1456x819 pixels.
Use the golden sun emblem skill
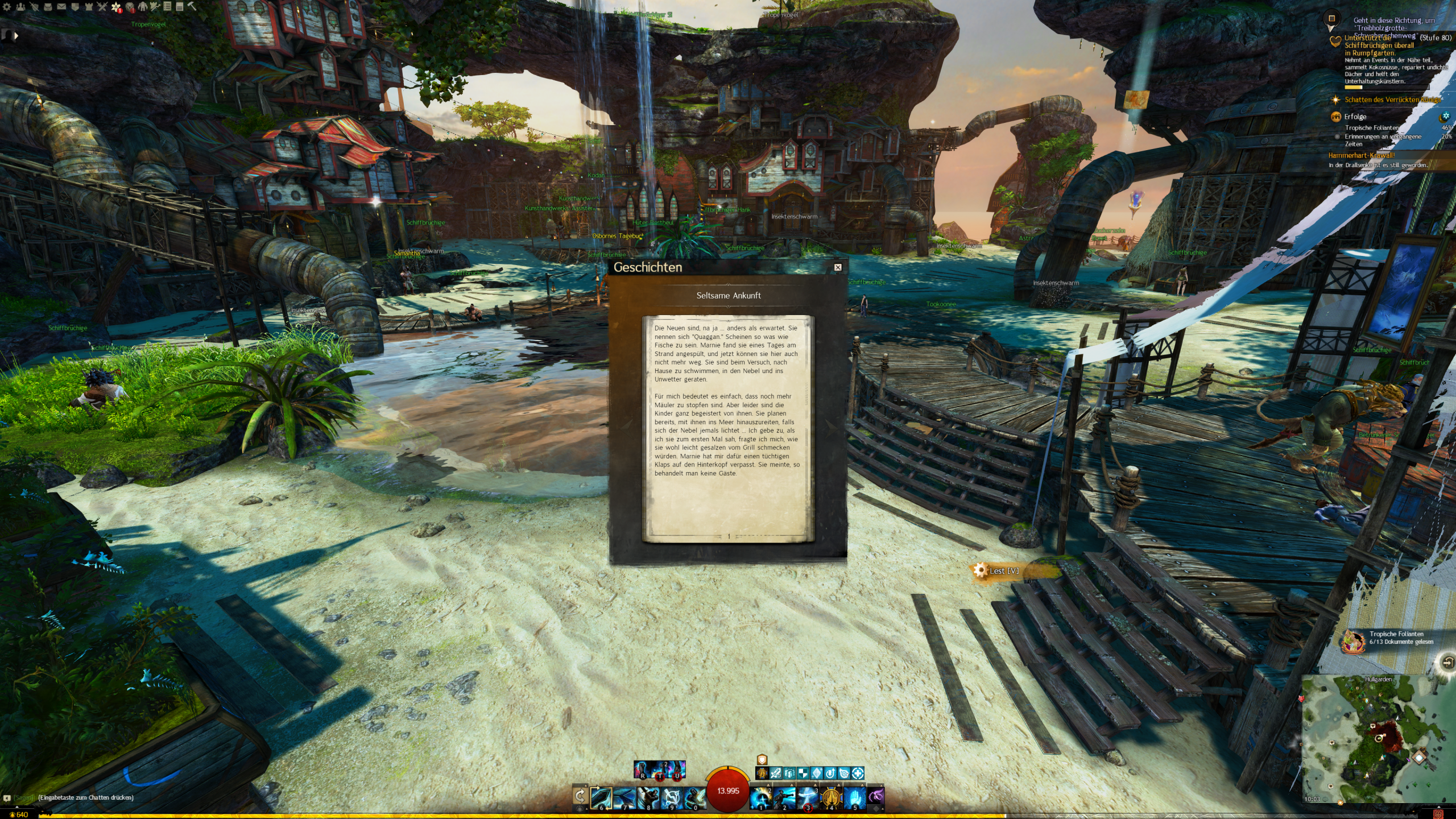tap(831, 797)
